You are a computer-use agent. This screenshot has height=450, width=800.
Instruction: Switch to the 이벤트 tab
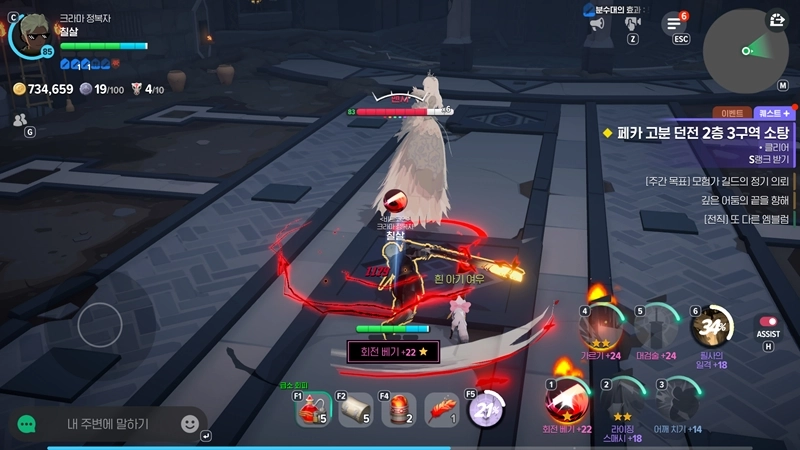728,114
